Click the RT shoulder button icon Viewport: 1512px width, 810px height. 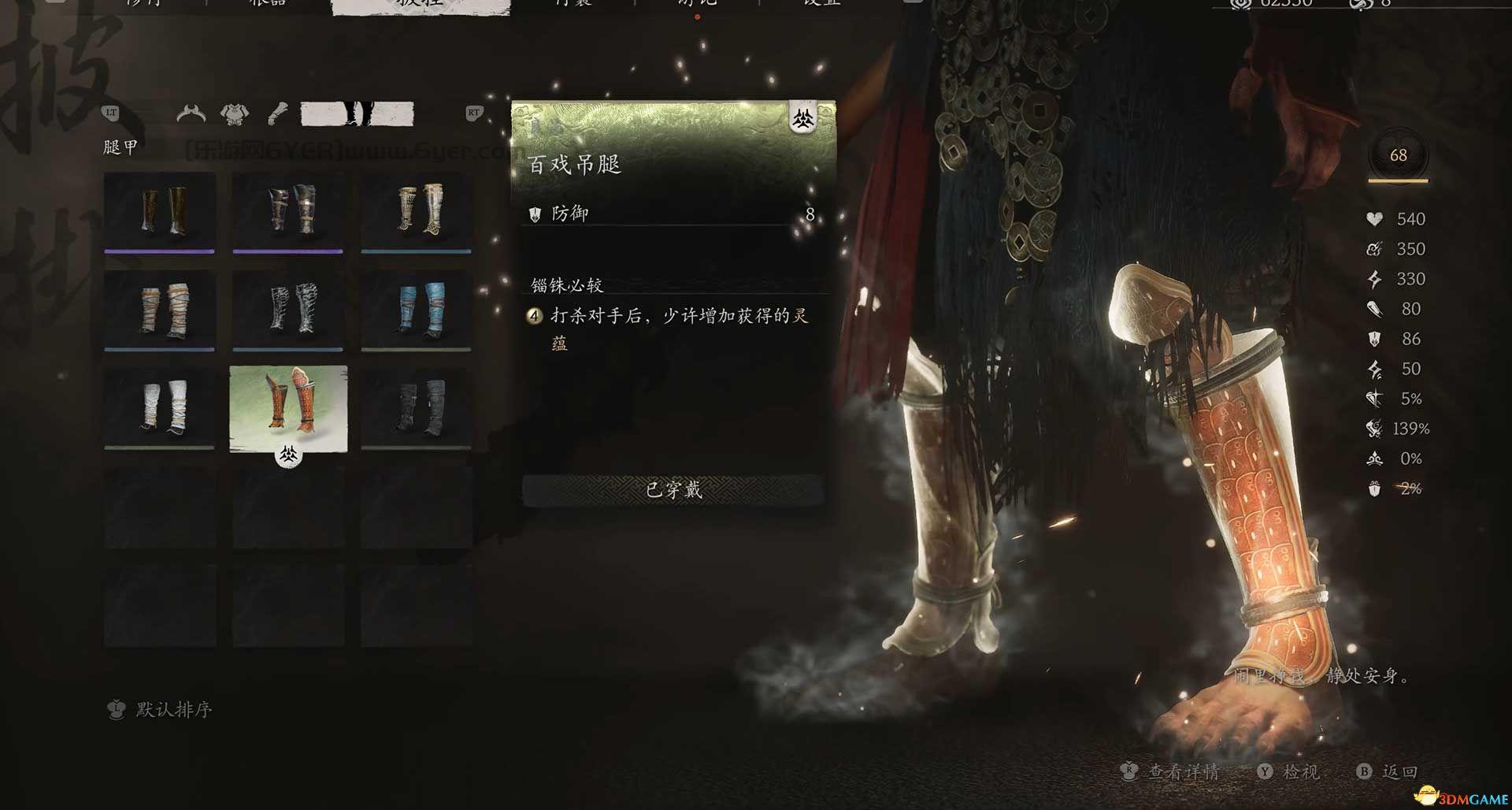click(x=473, y=113)
